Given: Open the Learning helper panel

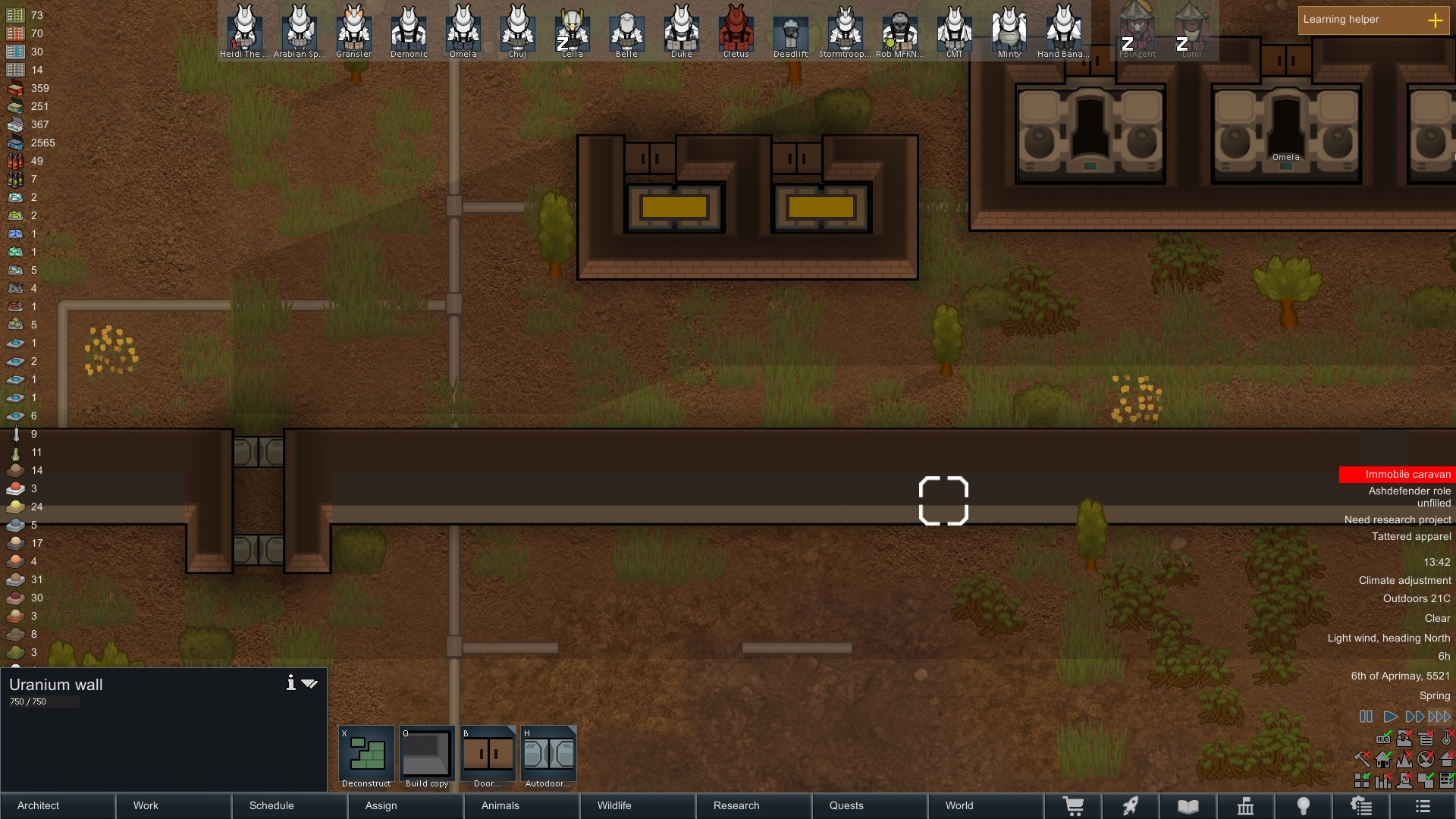Looking at the screenshot, I should pyautogui.click(x=1373, y=20).
